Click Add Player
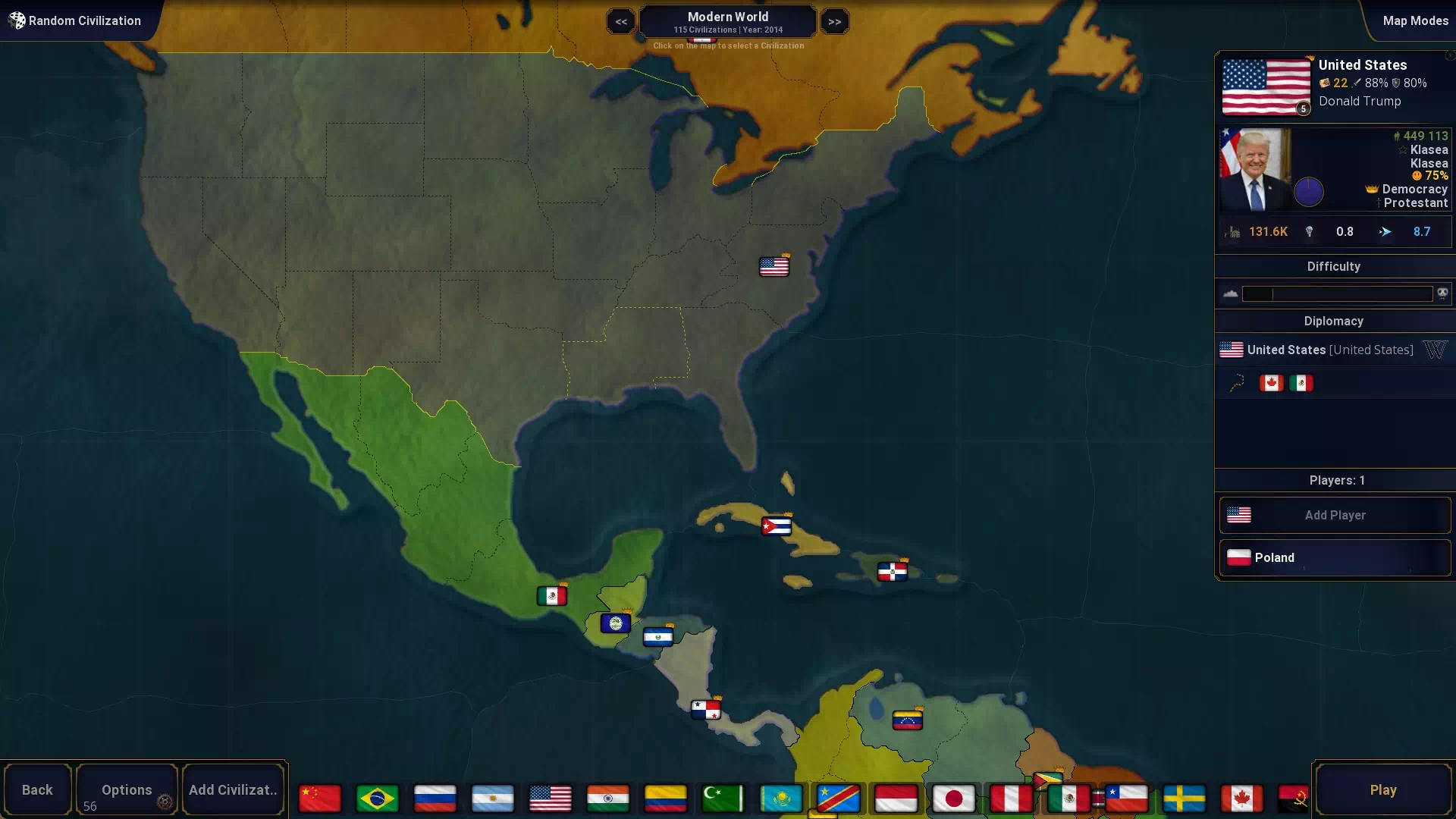1456x819 pixels. click(x=1334, y=515)
